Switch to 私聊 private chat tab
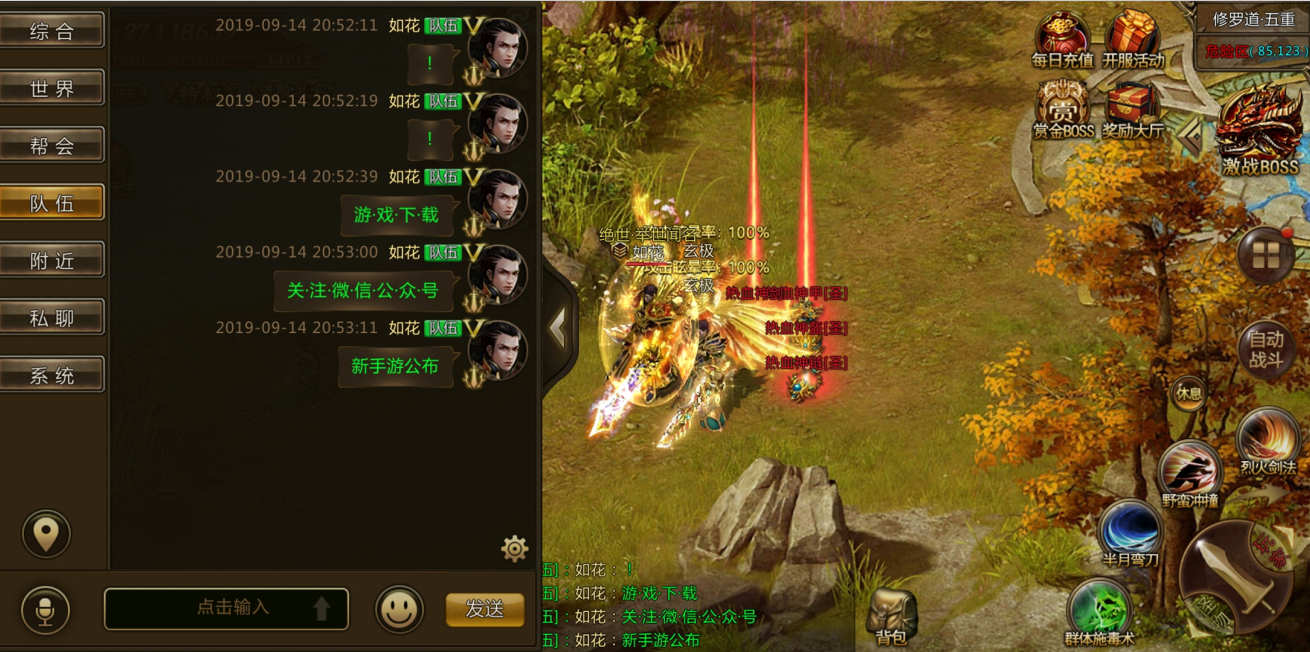 point(52,319)
